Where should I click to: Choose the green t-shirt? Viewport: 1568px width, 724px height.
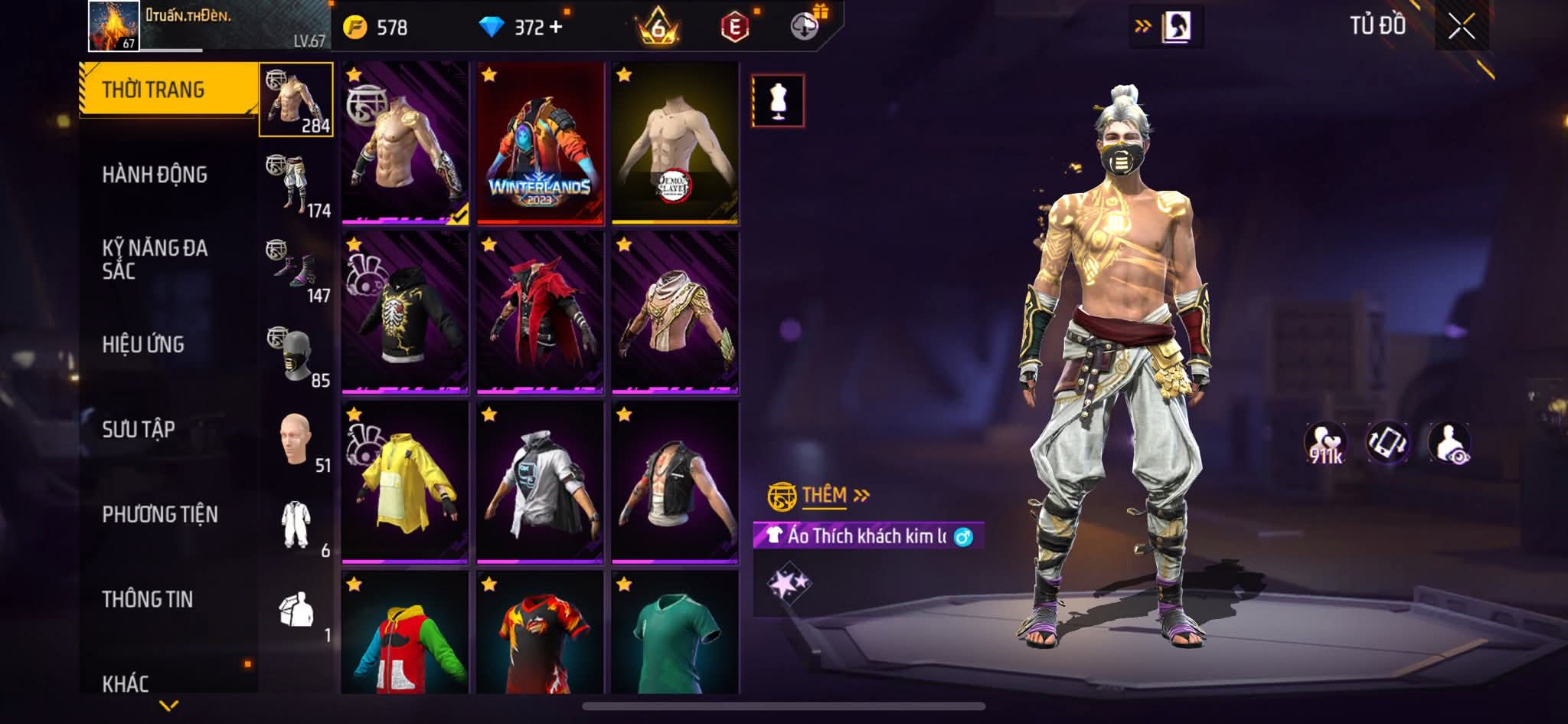675,633
